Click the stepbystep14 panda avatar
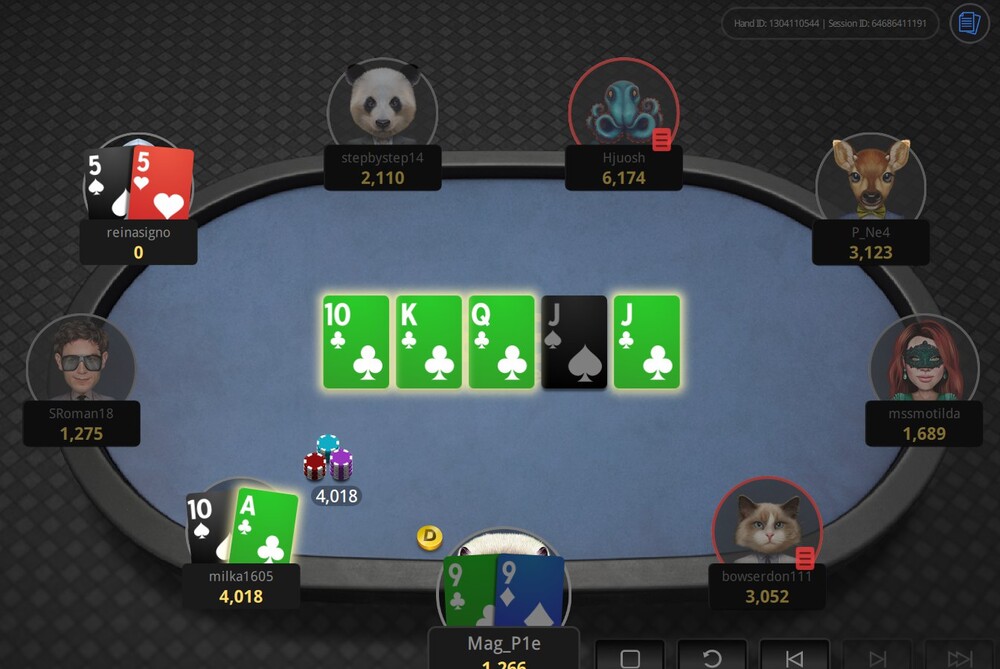The width and height of the screenshot is (1000, 669). [382, 105]
